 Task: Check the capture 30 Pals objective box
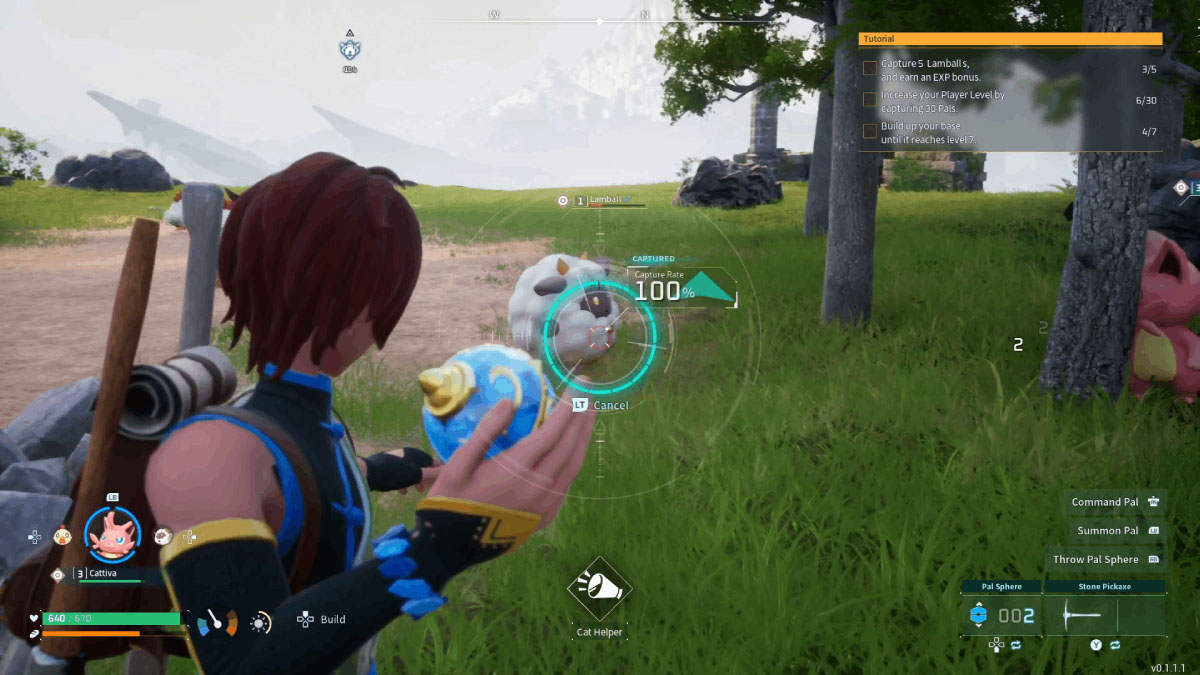870,100
